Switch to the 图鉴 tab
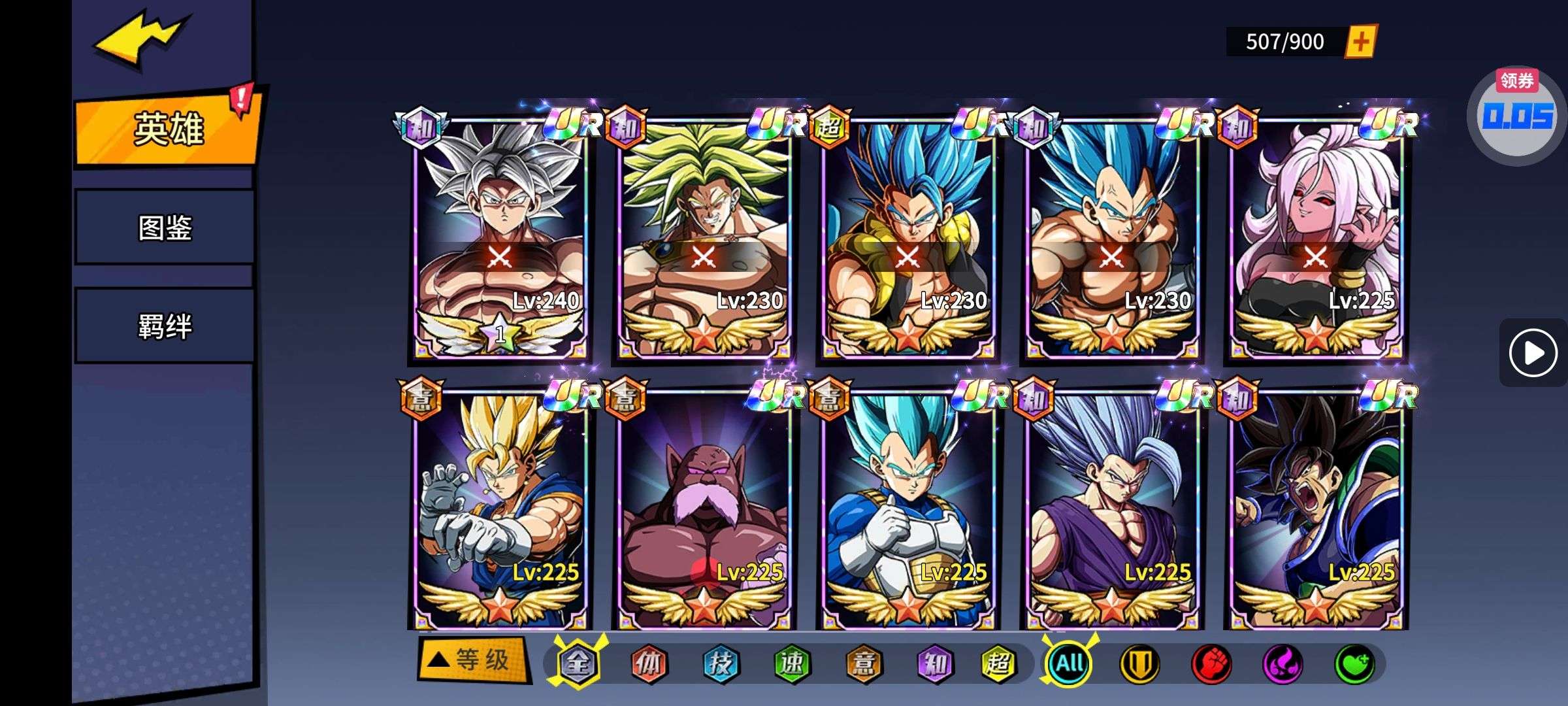Screen dimensions: 1568x706 165,227
